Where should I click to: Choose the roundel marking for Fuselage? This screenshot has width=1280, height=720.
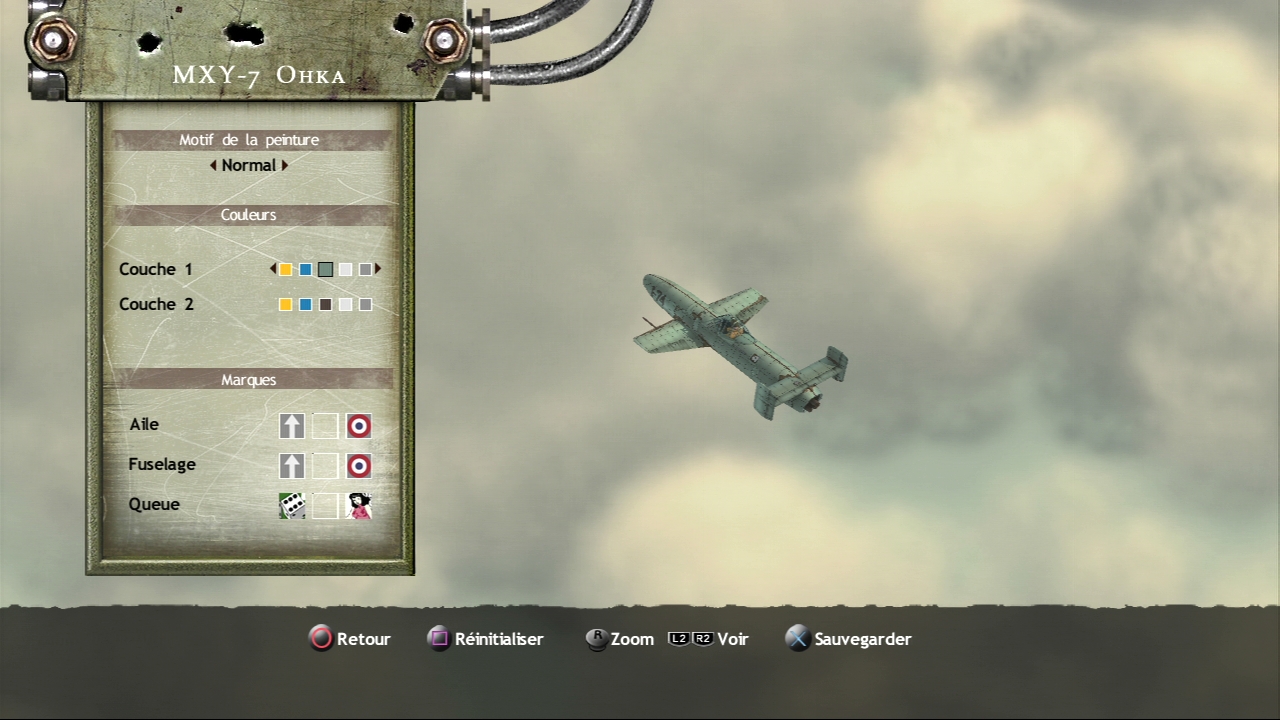click(359, 466)
